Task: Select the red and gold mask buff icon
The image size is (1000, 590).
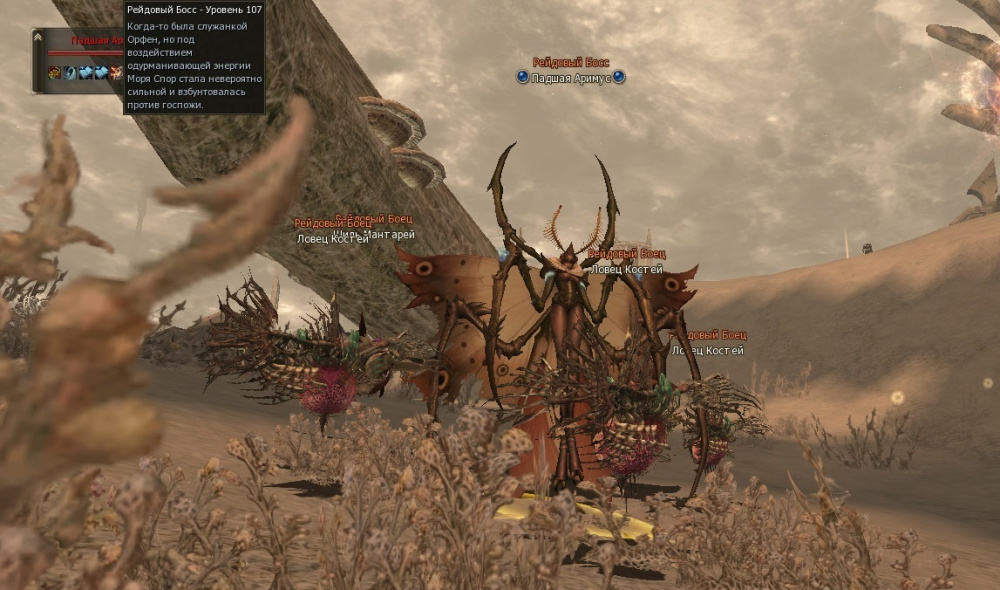Action: [55, 72]
